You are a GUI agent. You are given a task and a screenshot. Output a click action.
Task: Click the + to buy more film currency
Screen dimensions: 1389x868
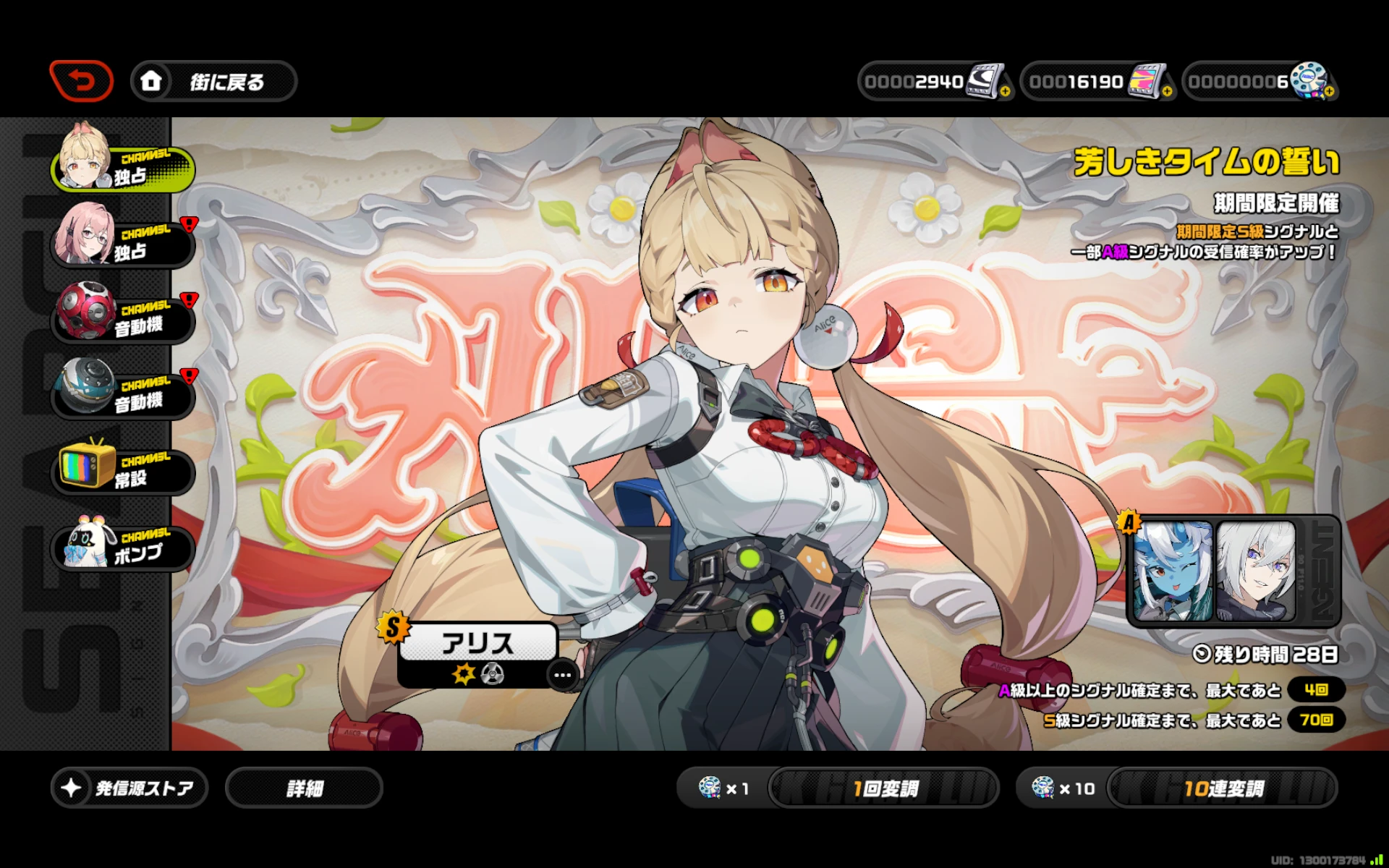point(1166,91)
